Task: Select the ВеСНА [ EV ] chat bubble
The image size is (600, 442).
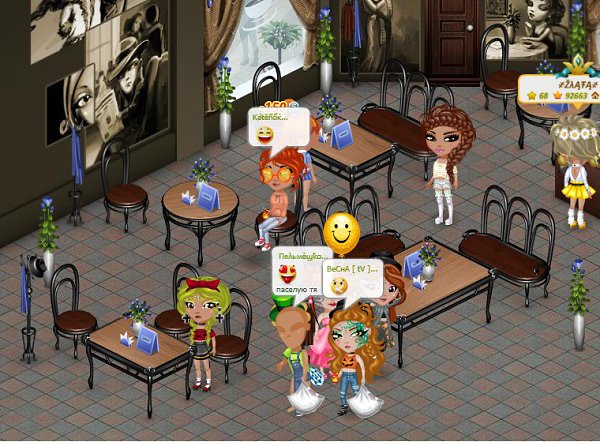Action: click(351, 277)
